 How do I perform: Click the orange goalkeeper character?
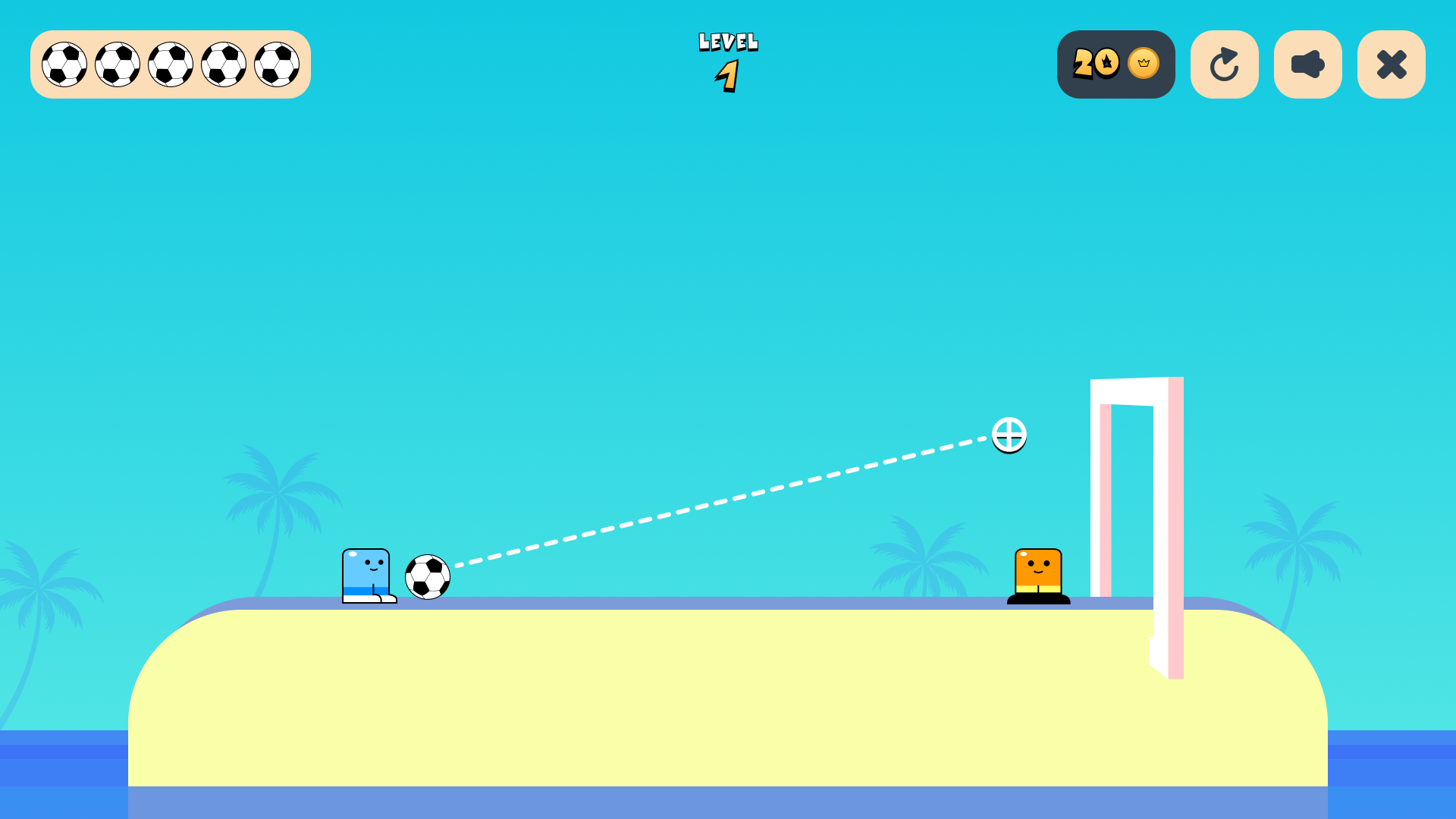1037,573
